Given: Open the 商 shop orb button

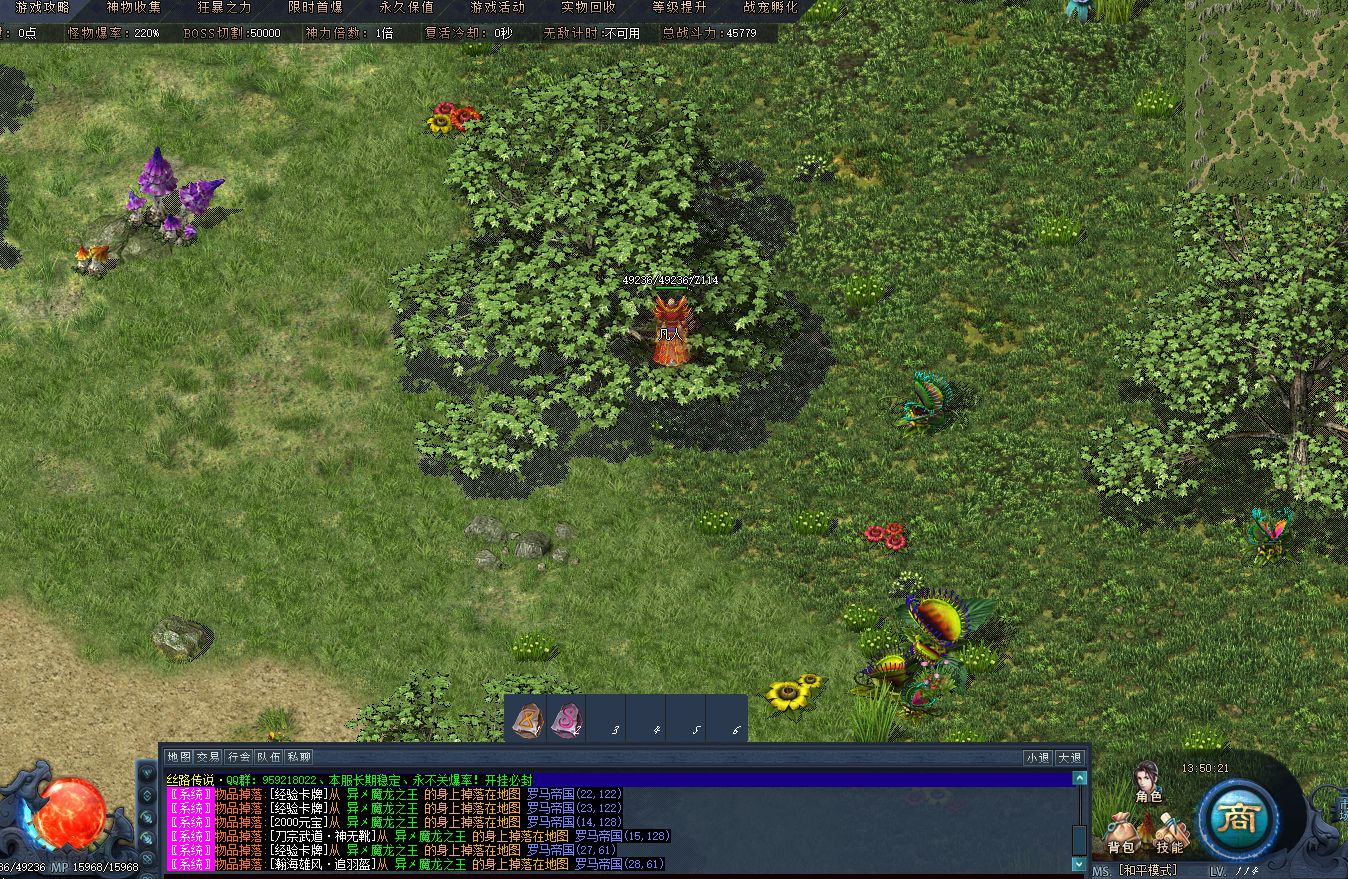Looking at the screenshot, I should pyautogui.click(x=1237, y=820).
